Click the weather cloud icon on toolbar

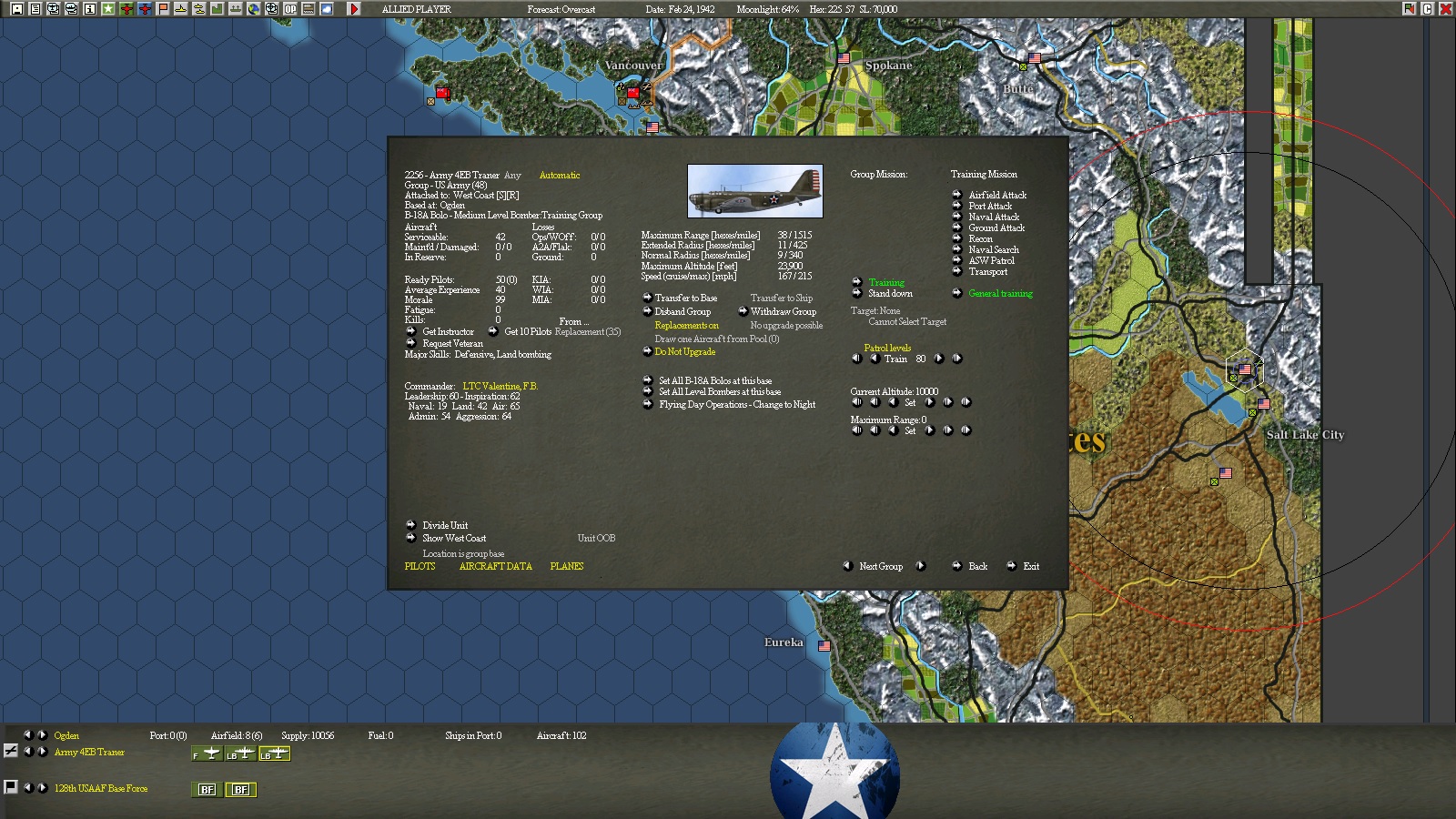click(x=326, y=8)
